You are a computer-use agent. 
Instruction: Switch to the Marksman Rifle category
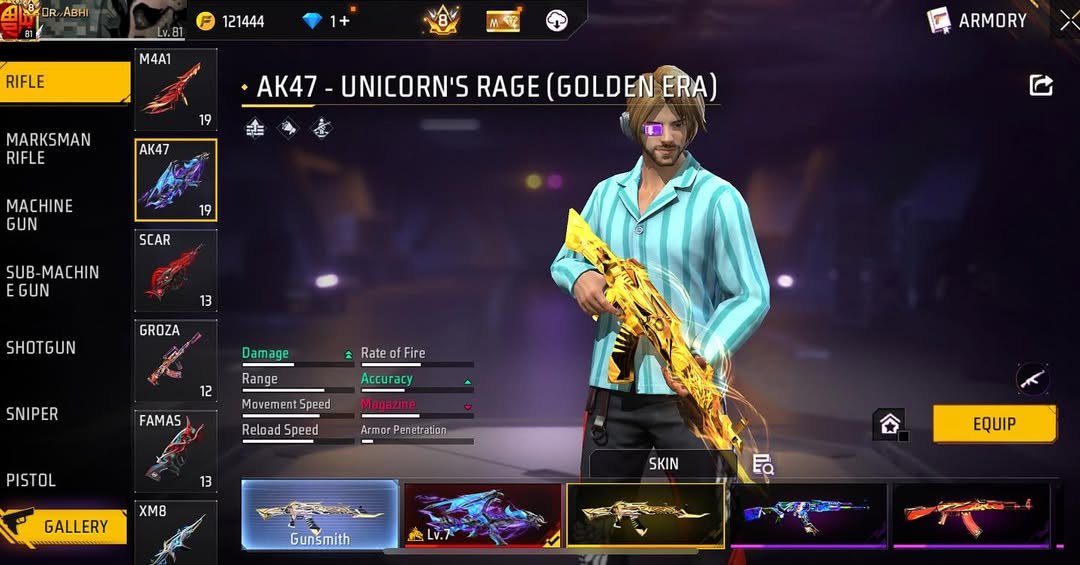click(x=48, y=149)
